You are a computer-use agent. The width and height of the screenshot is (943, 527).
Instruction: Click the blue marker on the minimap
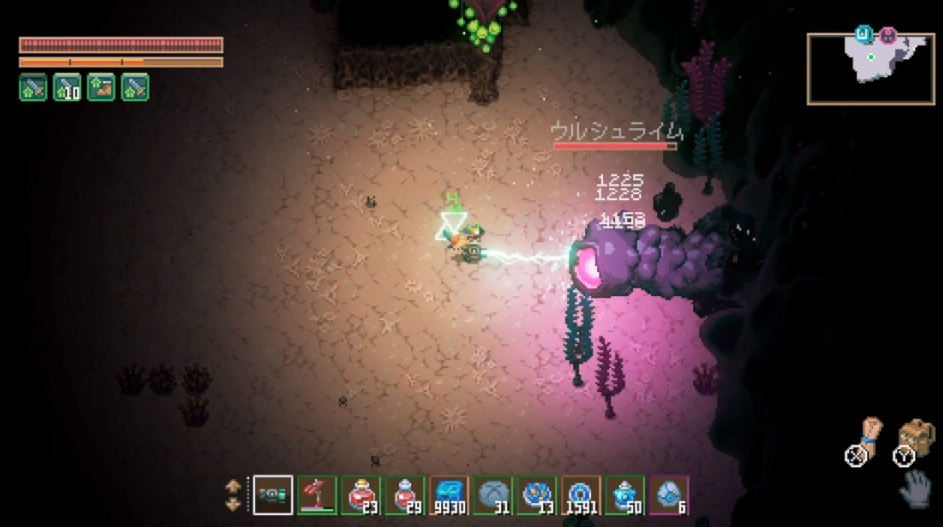pyautogui.click(x=864, y=35)
